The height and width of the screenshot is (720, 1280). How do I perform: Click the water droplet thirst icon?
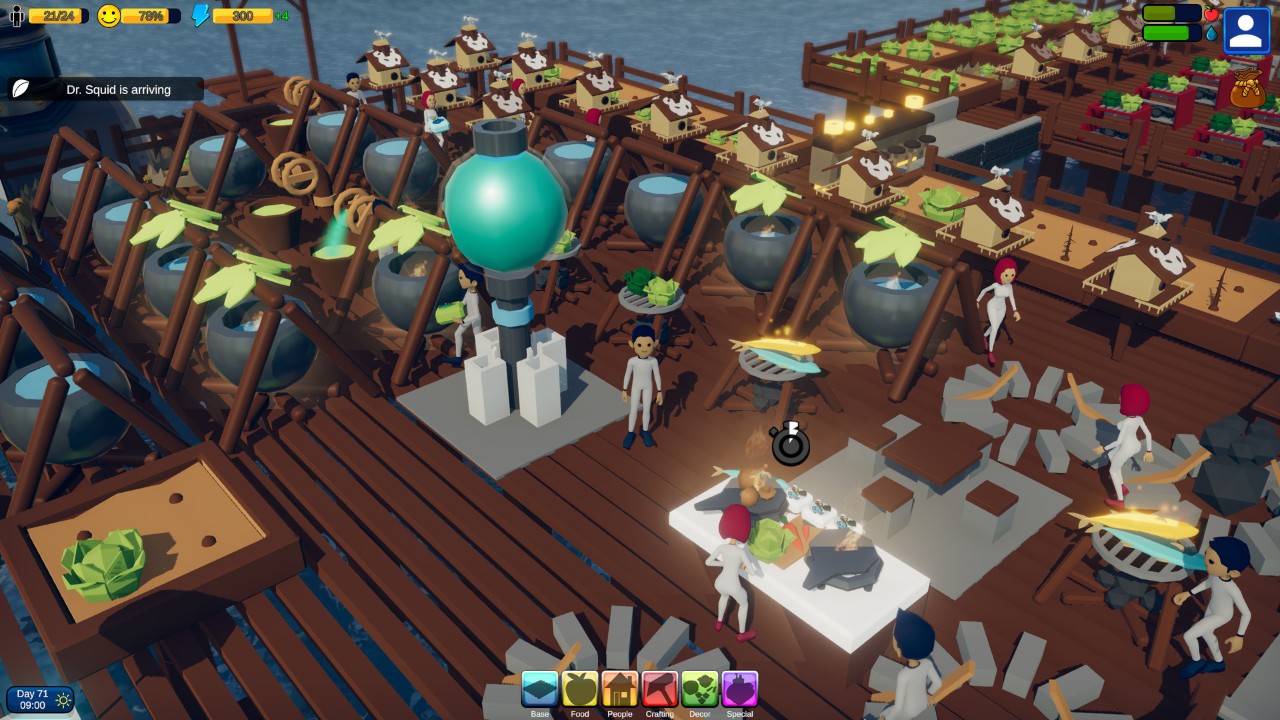[x=1211, y=32]
